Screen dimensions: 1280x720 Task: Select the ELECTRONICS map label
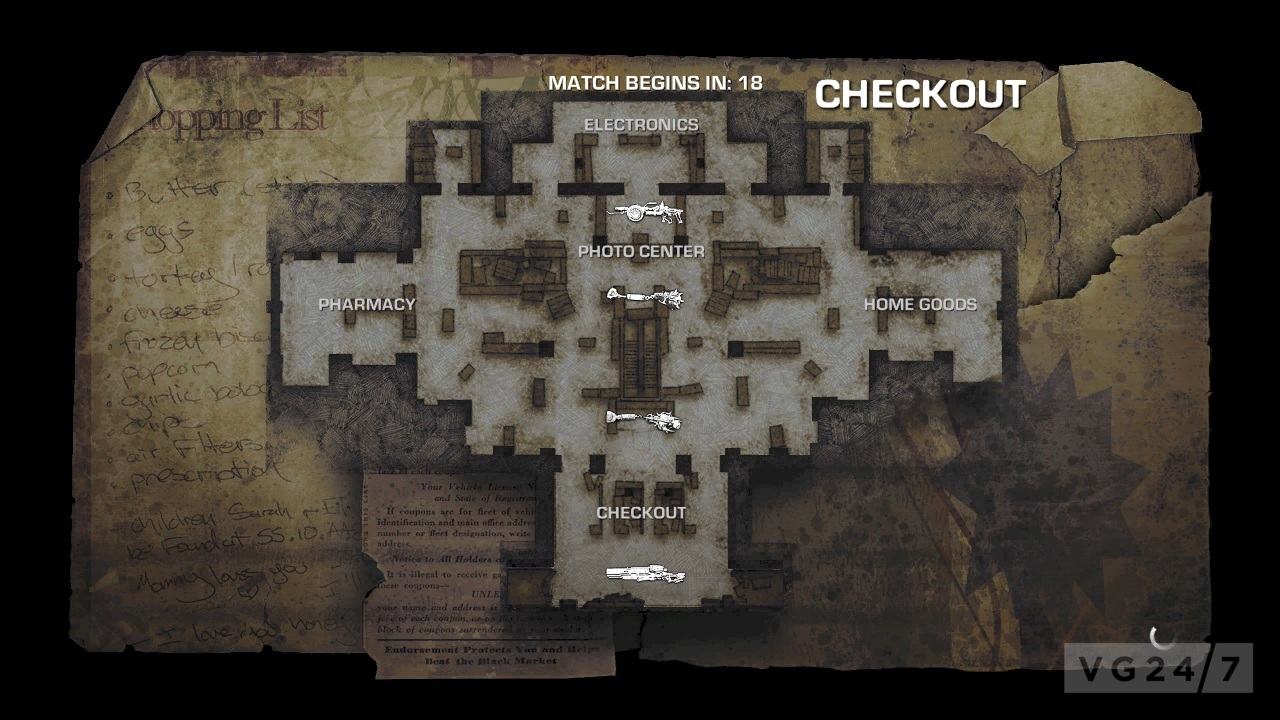(x=642, y=124)
